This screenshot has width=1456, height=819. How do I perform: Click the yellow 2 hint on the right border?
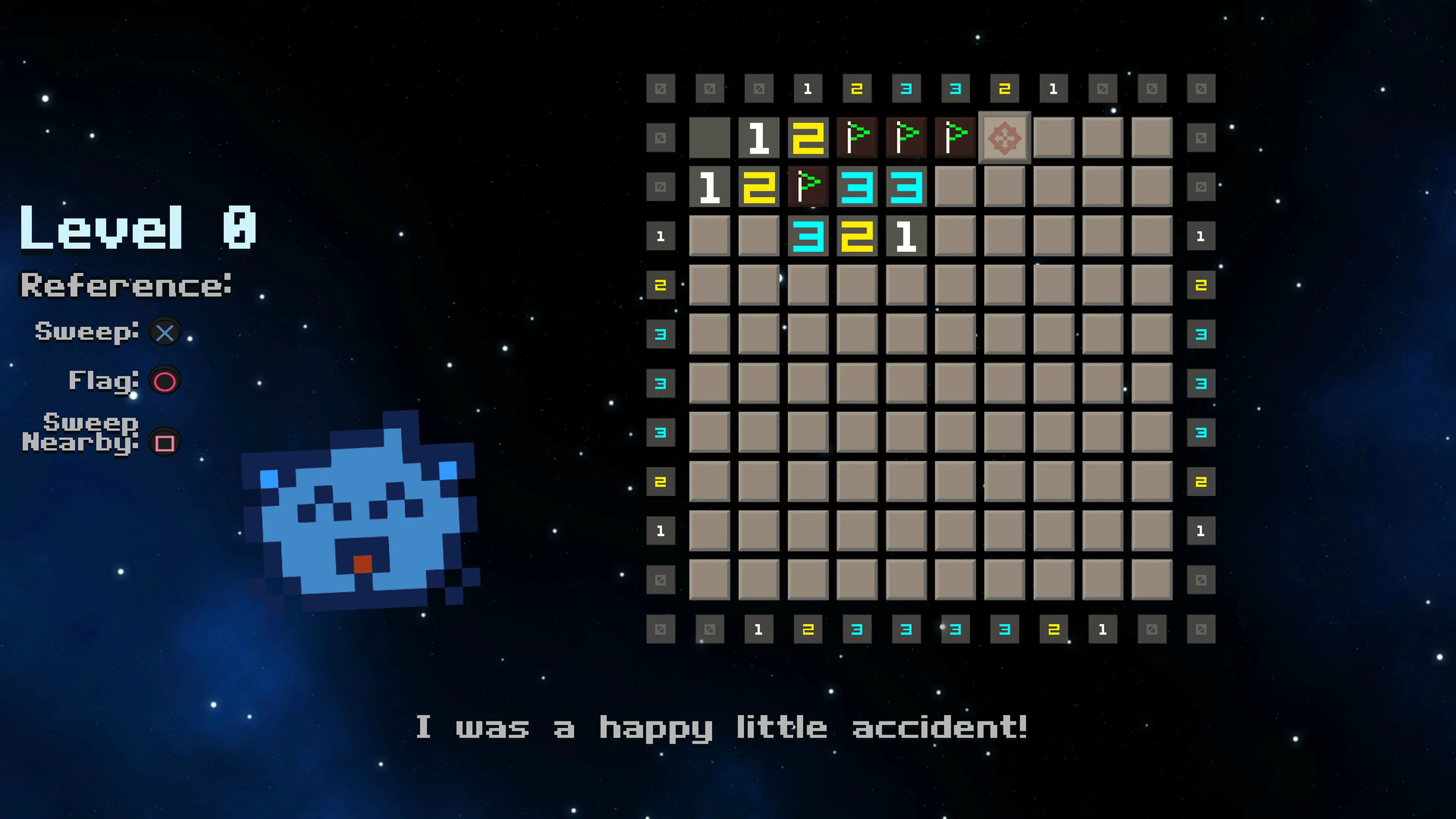[1201, 286]
